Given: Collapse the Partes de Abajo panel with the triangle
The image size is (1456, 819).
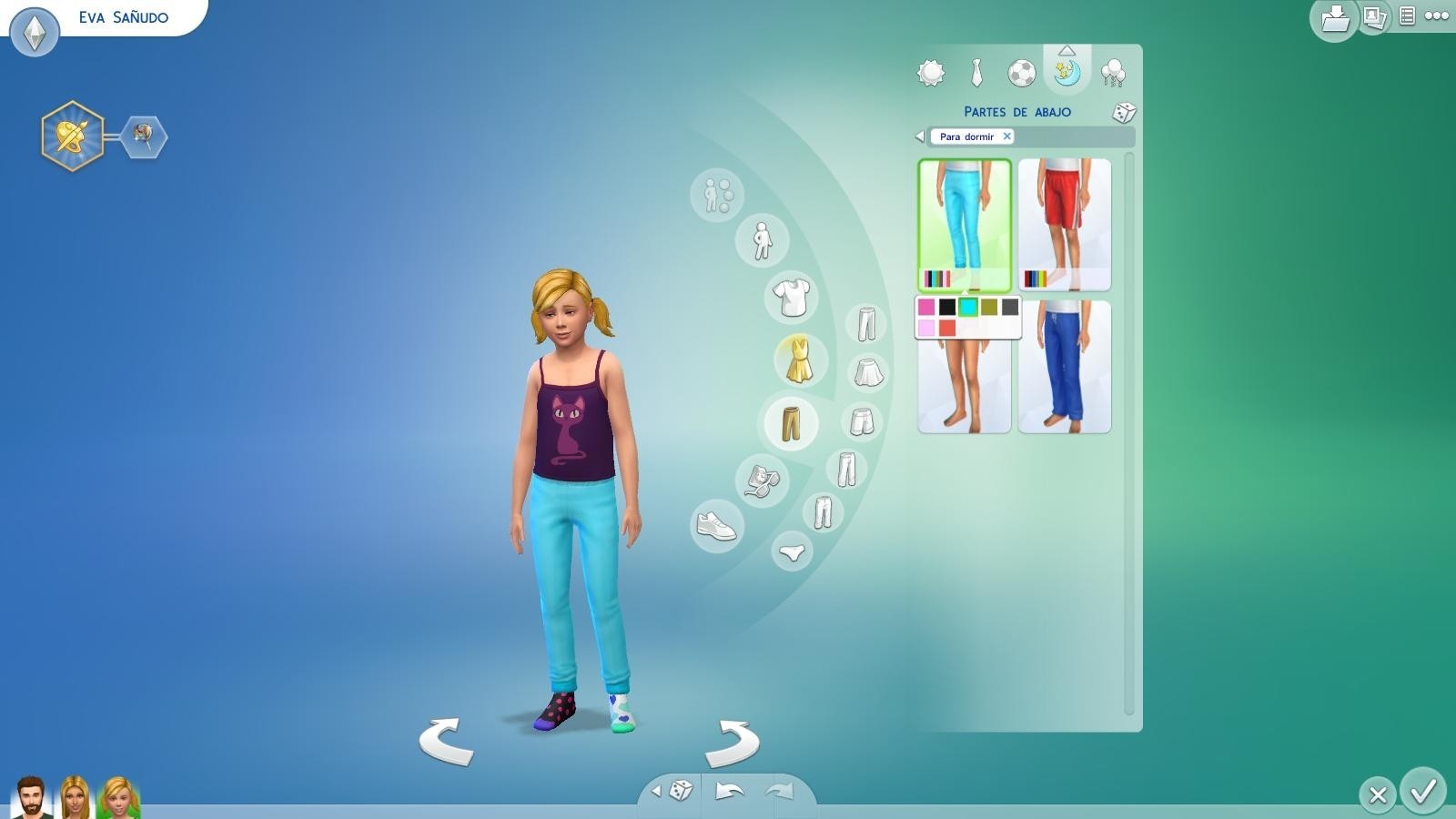Looking at the screenshot, I should pyautogui.click(x=1067, y=52).
